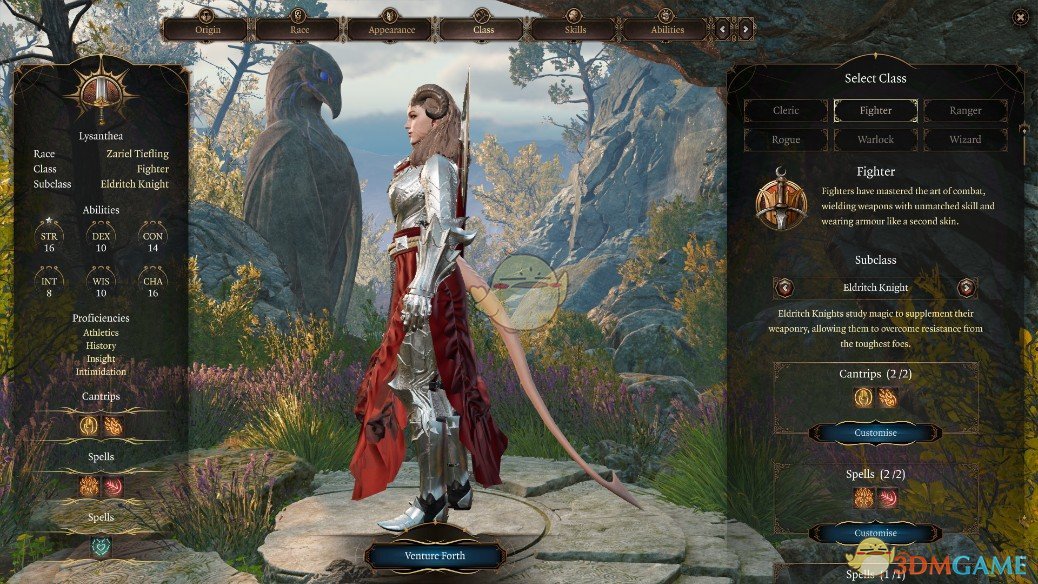Open the Abilities tab
Screen dimensions: 1038x584
pyautogui.click(x=667, y=29)
